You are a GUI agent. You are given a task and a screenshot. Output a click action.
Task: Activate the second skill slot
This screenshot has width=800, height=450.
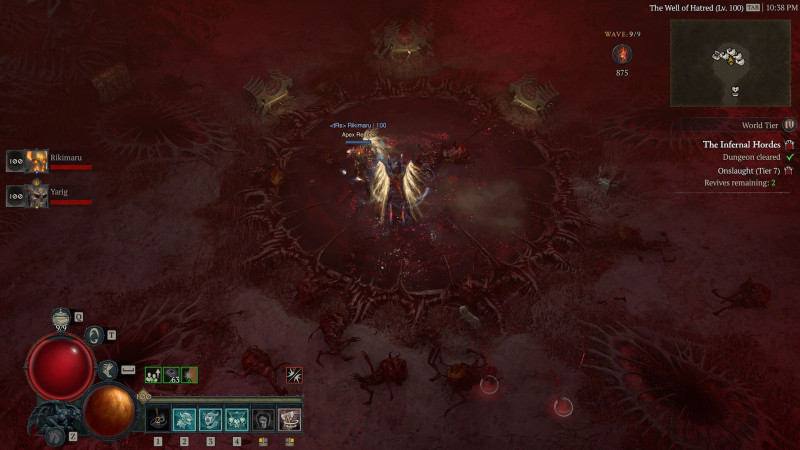coord(184,419)
